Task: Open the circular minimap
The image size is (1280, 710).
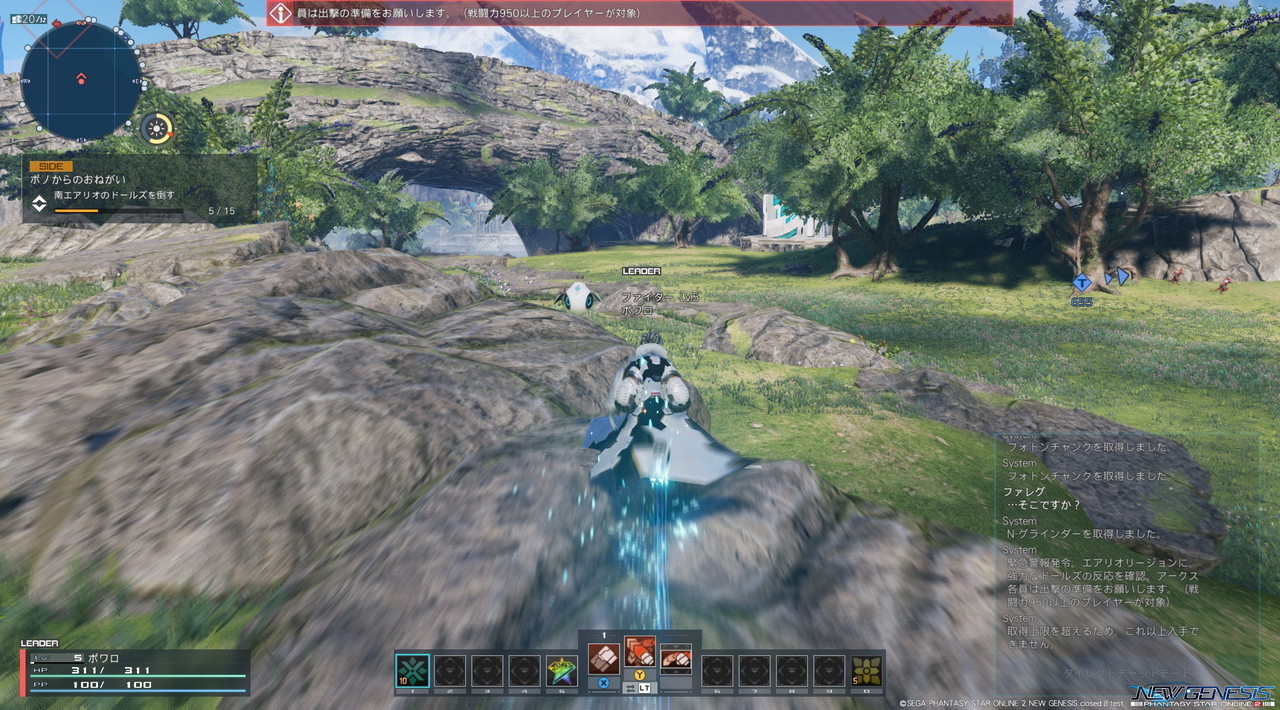Action: click(81, 79)
